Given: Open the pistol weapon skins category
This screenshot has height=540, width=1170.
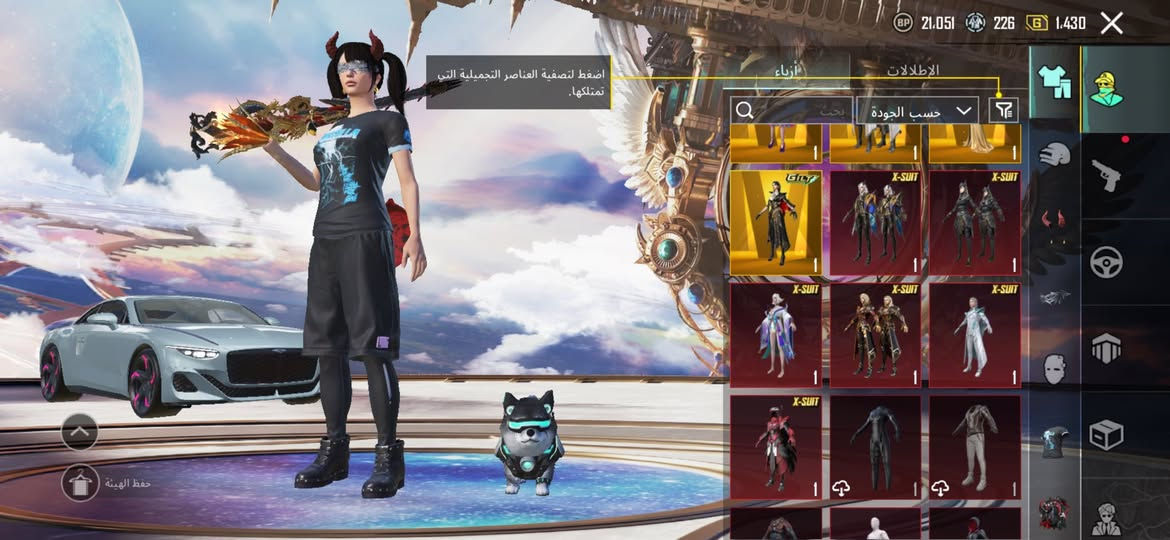Looking at the screenshot, I should (1107, 176).
